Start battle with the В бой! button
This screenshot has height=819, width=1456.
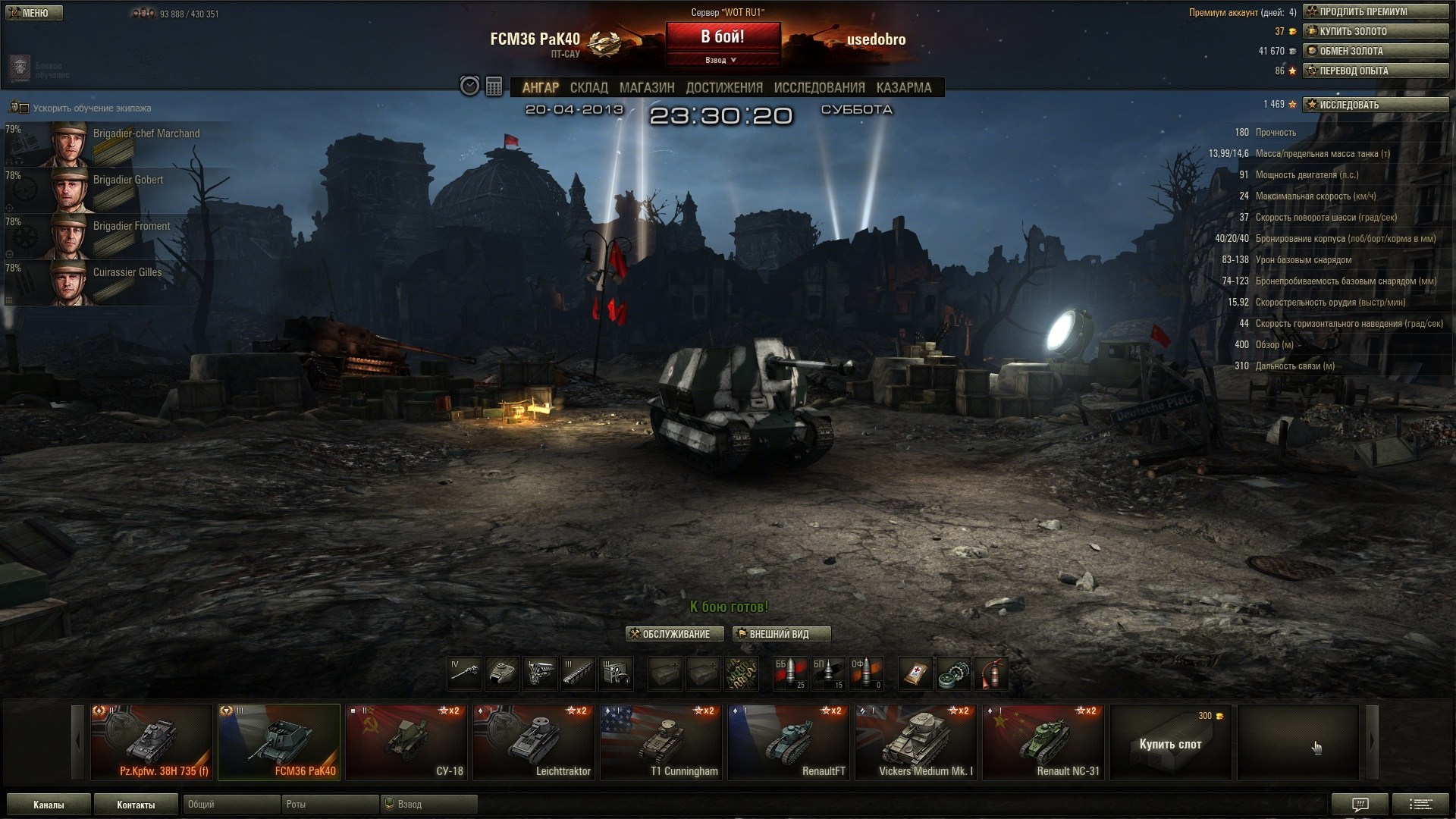pos(723,37)
